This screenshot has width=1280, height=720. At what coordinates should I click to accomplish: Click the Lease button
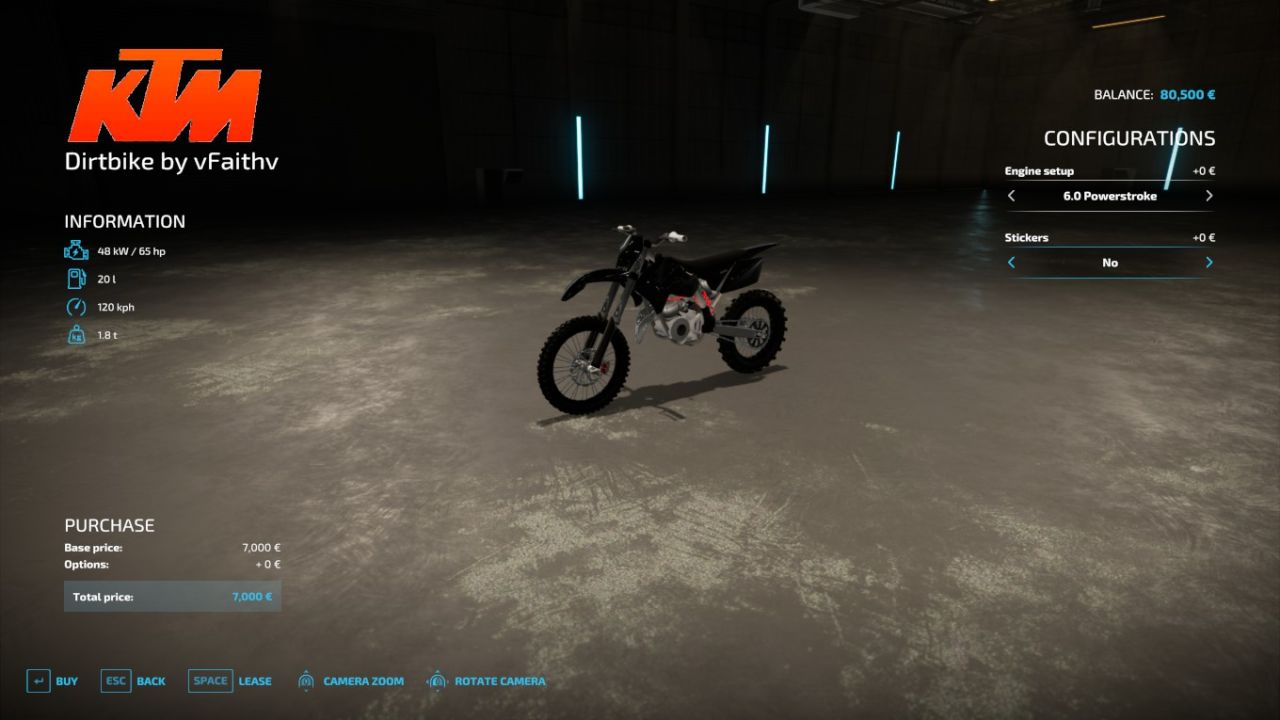(254, 680)
